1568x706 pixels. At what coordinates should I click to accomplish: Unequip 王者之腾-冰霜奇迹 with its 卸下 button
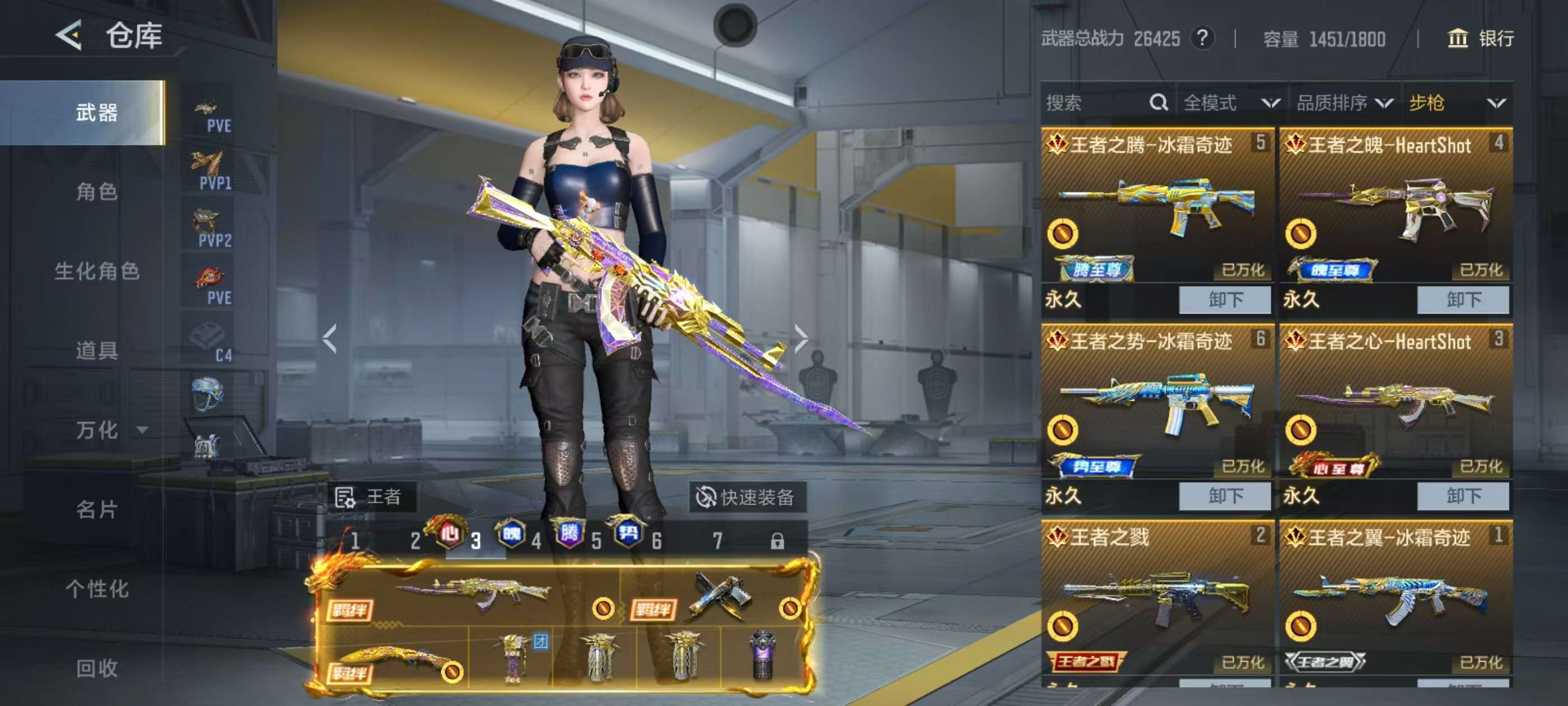click(1225, 300)
